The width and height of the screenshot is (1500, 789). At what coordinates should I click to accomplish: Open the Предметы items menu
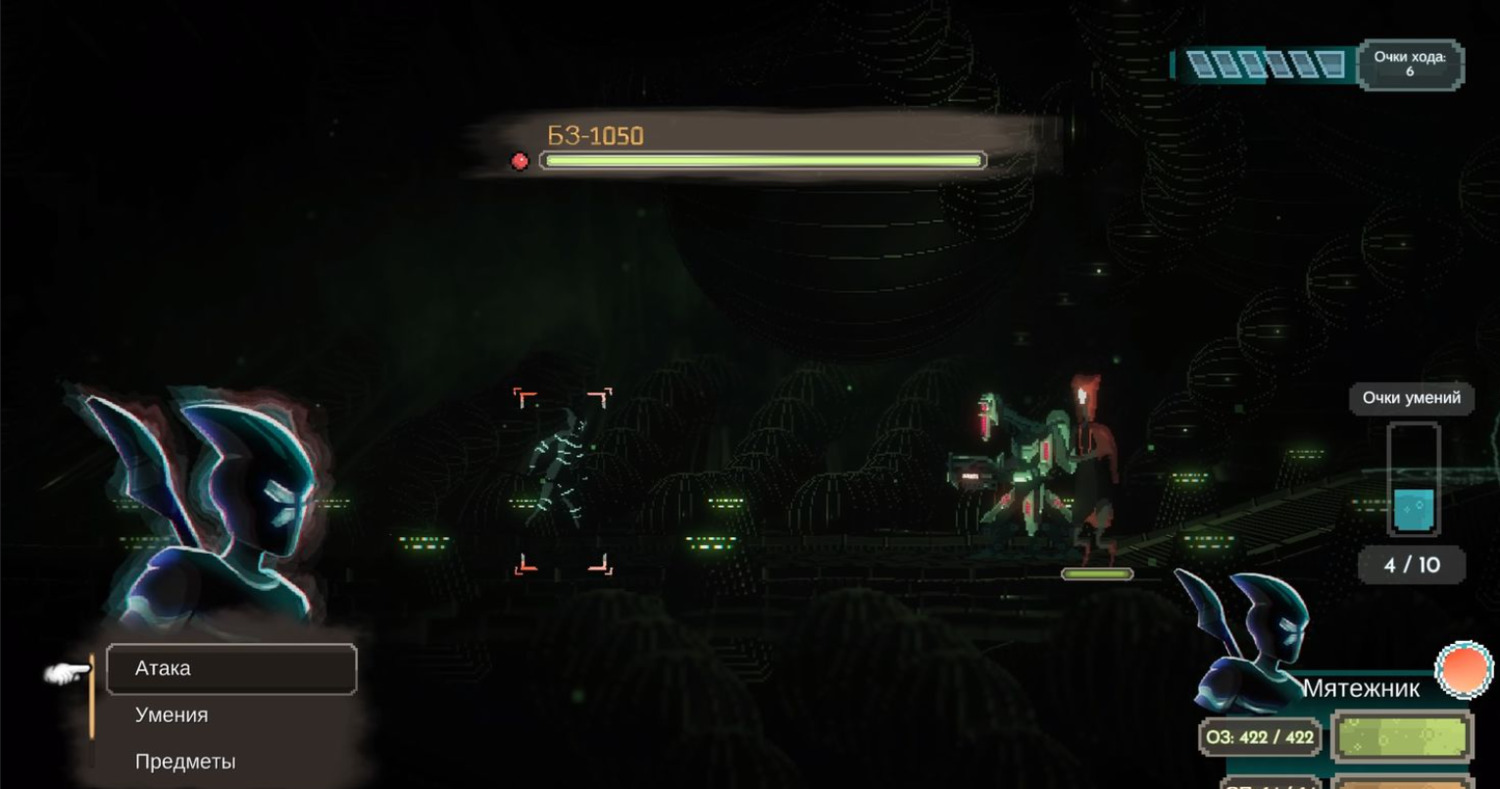(x=185, y=761)
